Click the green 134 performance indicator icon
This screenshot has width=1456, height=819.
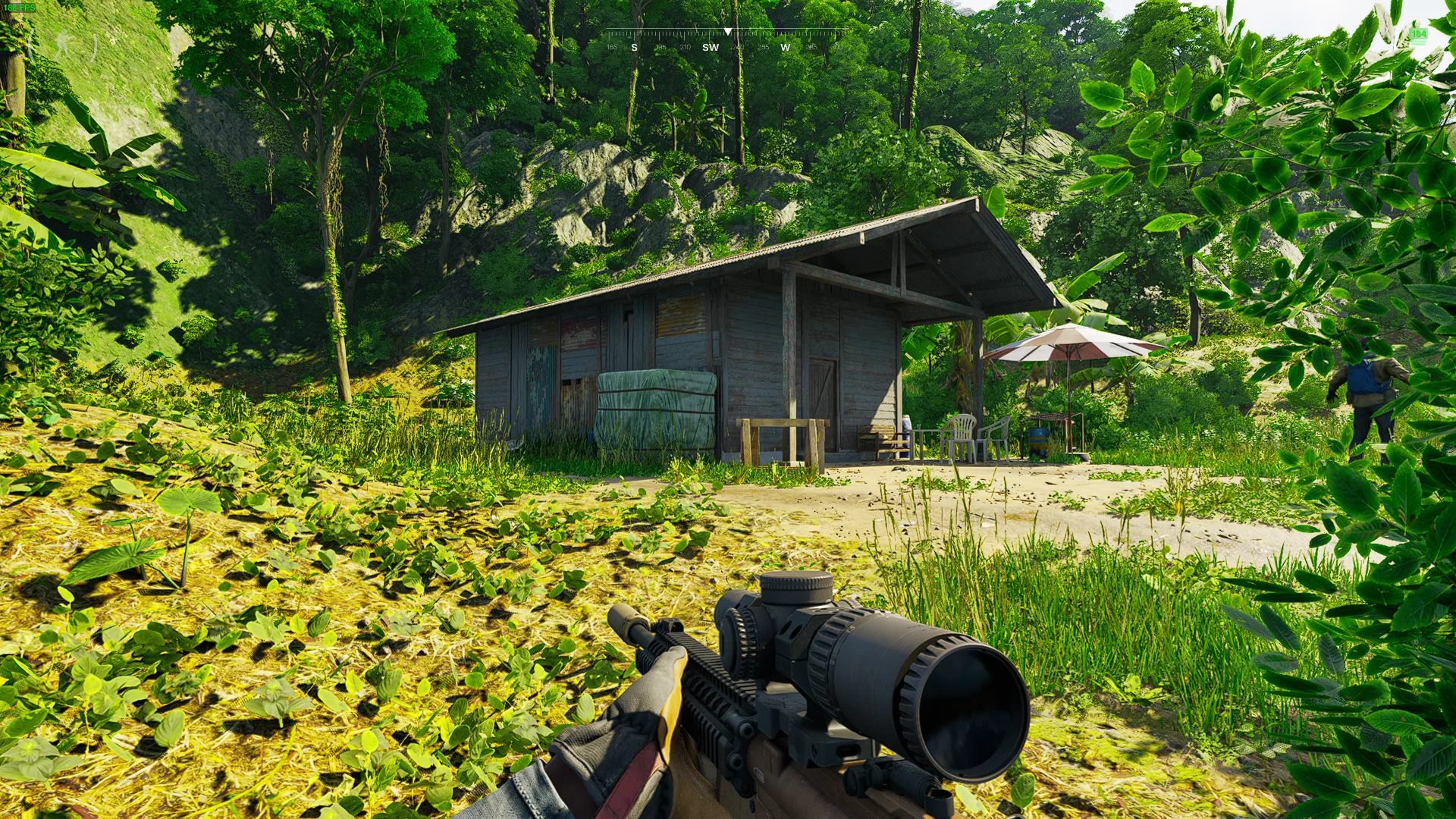click(x=1419, y=35)
